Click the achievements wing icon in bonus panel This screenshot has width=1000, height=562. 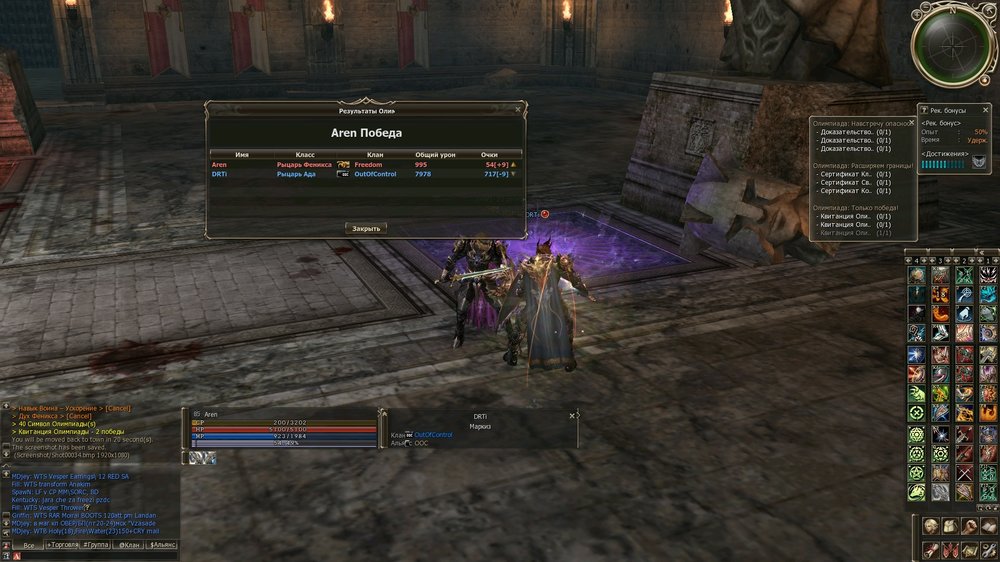click(977, 163)
